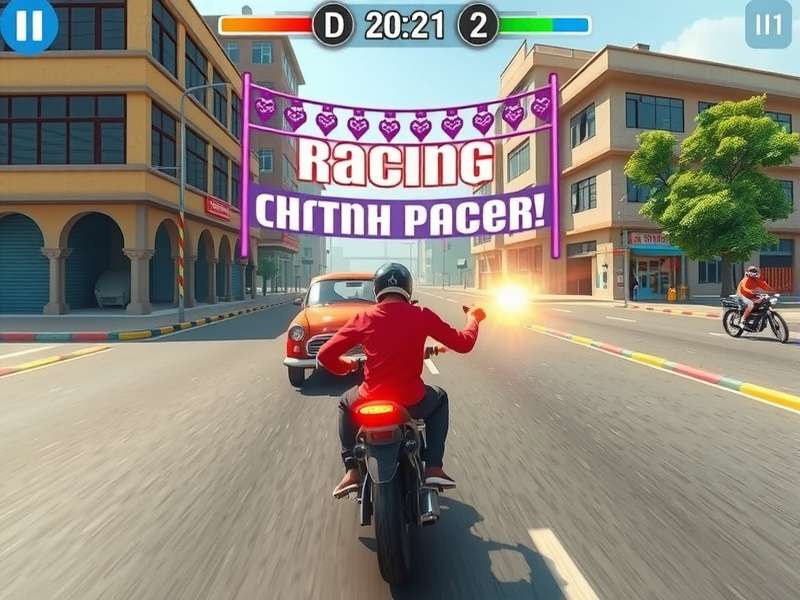
Task: Pause the race with the blue button
Action: click(x=28, y=25)
